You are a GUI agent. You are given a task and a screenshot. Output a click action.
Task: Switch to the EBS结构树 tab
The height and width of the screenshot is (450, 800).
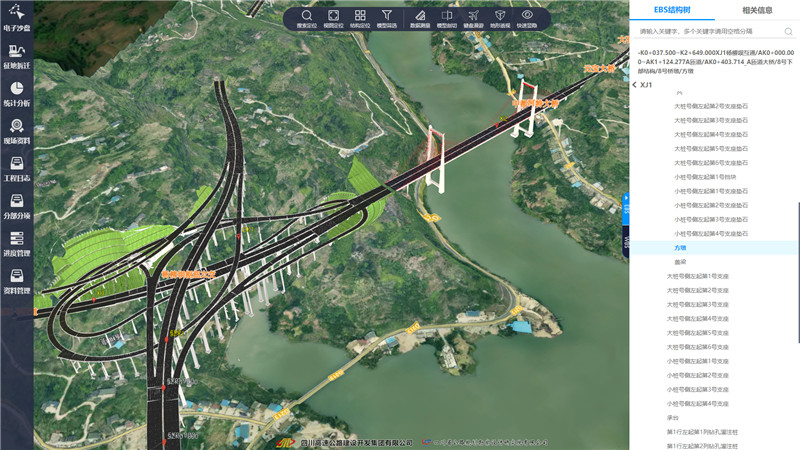(x=672, y=11)
